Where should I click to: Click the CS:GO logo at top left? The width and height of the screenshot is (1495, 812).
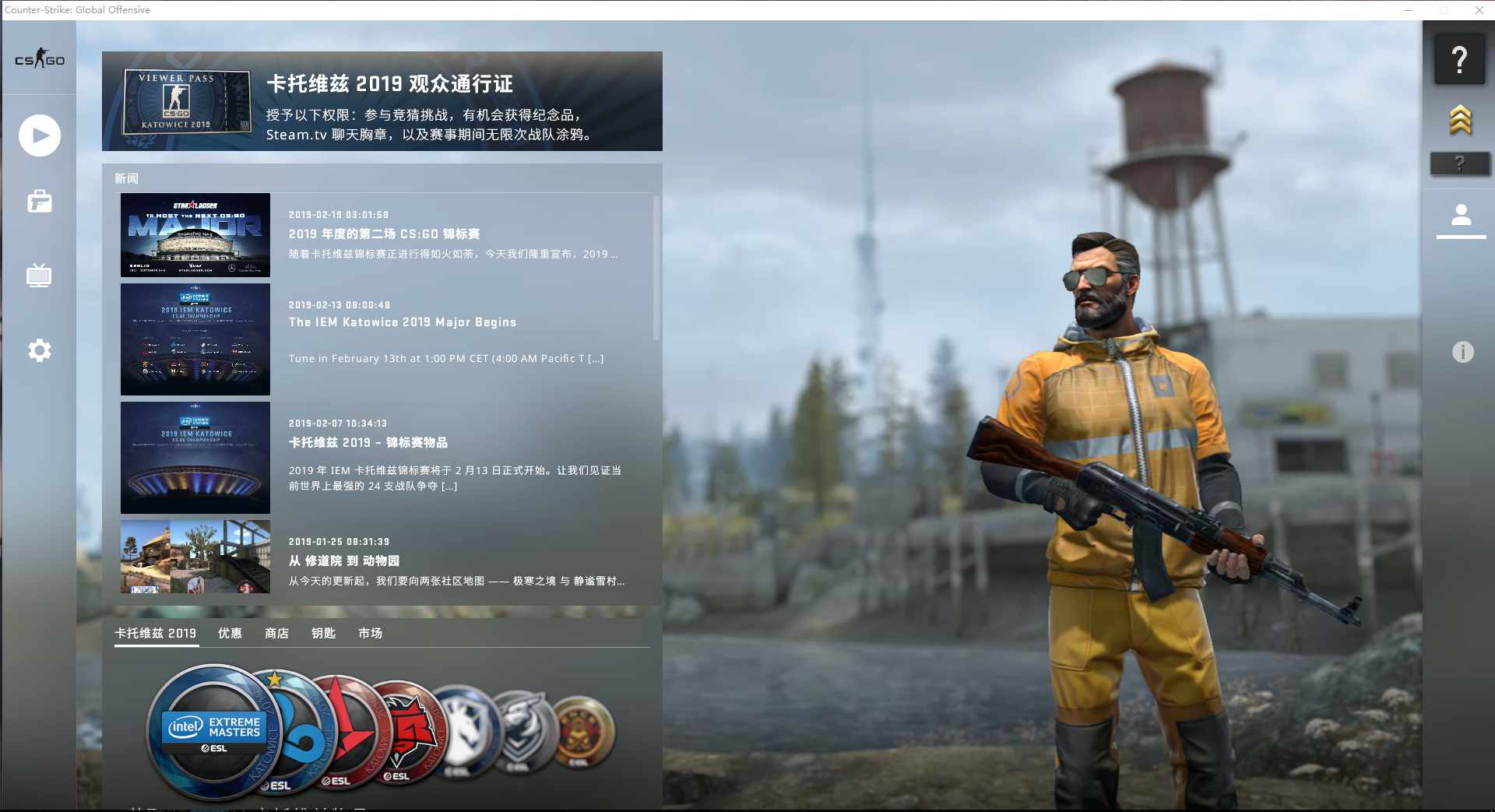click(x=39, y=58)
